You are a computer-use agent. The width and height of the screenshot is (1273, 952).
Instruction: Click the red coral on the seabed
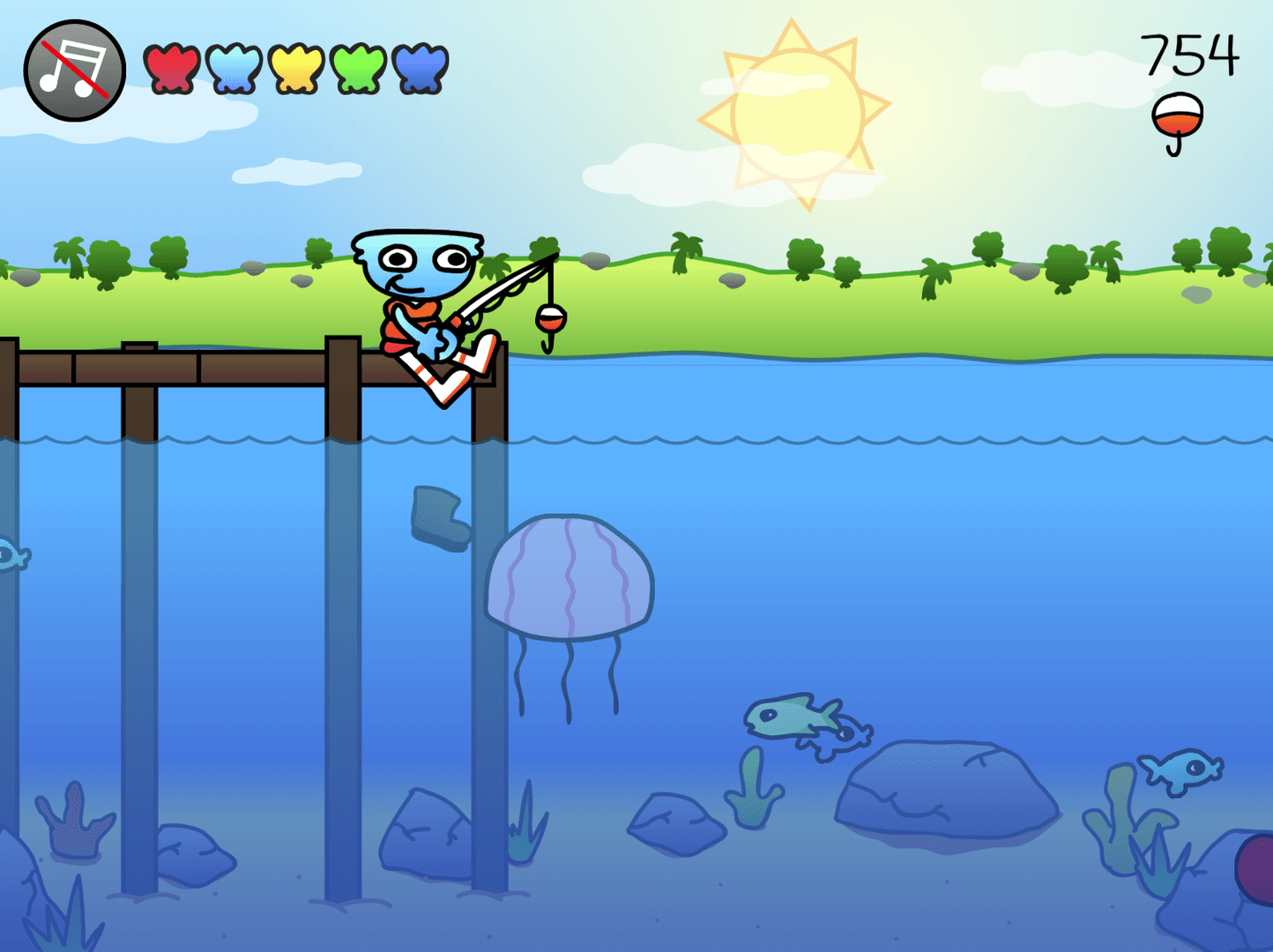pos(72,829)
